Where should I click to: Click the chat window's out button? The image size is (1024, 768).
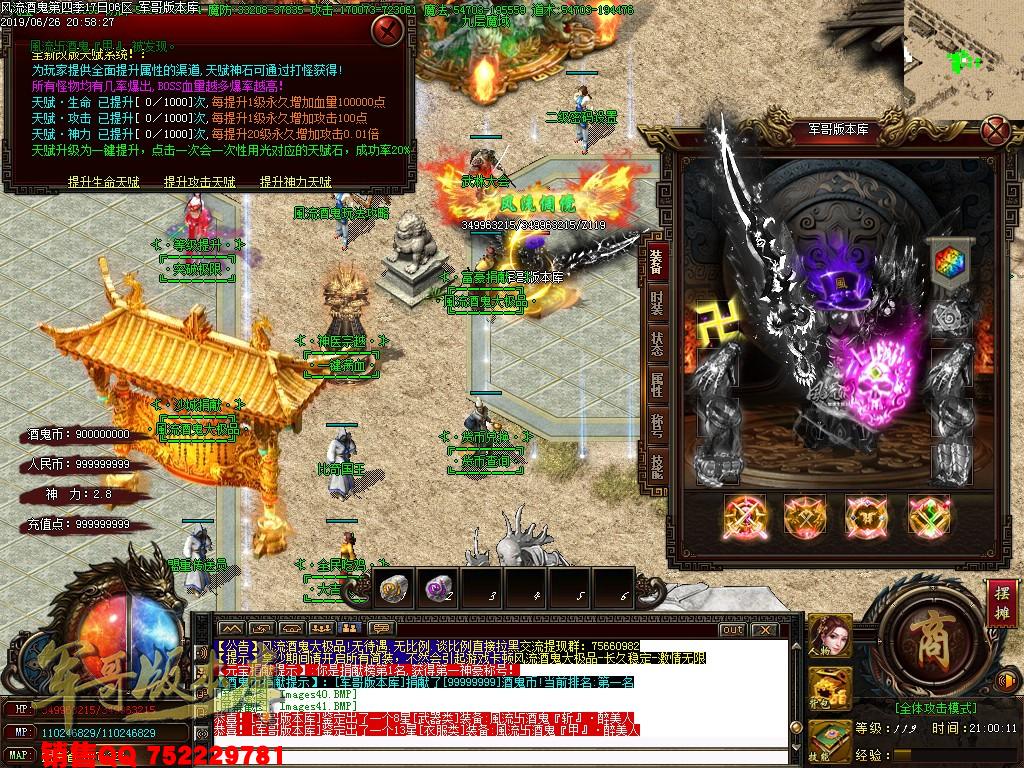tap(732, 629)
